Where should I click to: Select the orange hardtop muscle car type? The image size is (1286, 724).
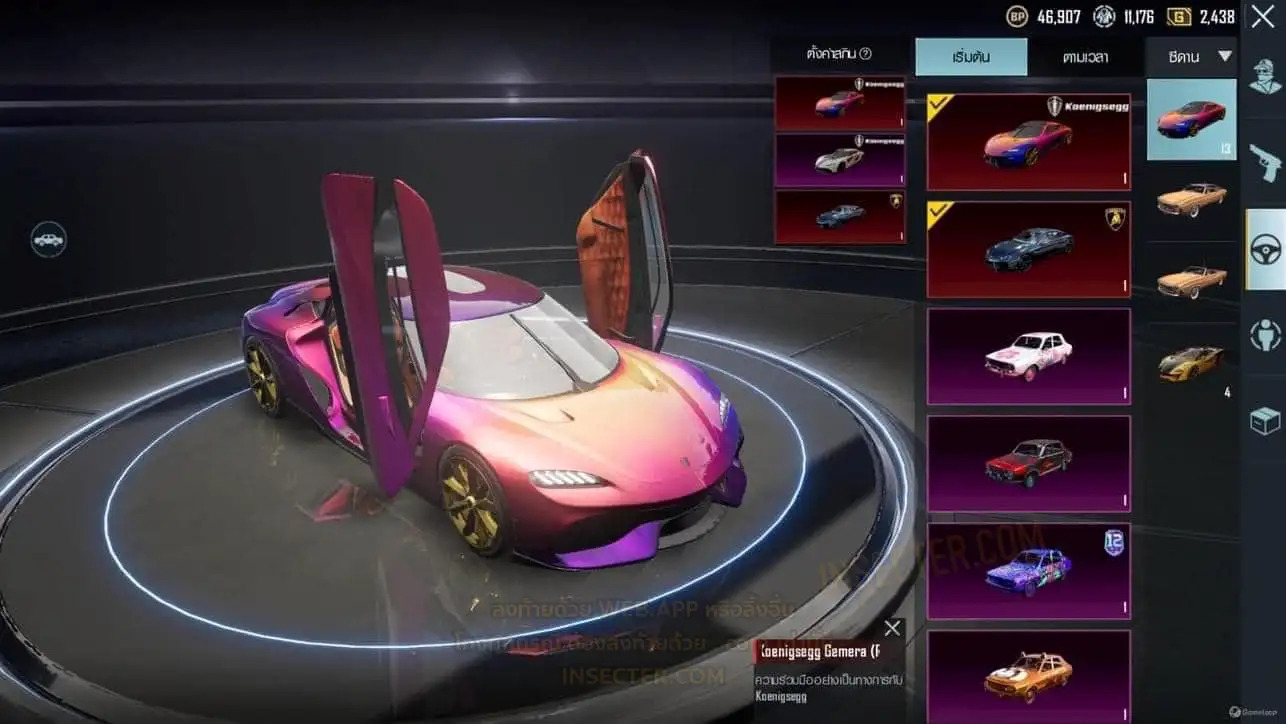[1191, 200]
